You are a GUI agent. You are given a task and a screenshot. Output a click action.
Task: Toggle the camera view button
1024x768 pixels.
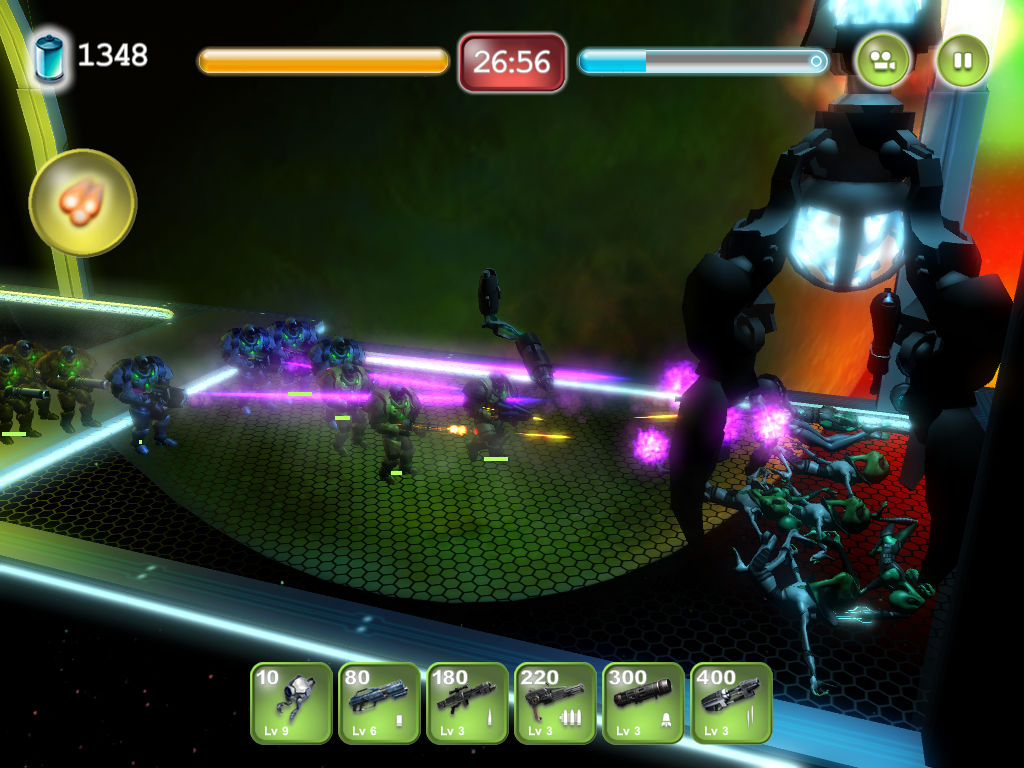click(882, 61)
